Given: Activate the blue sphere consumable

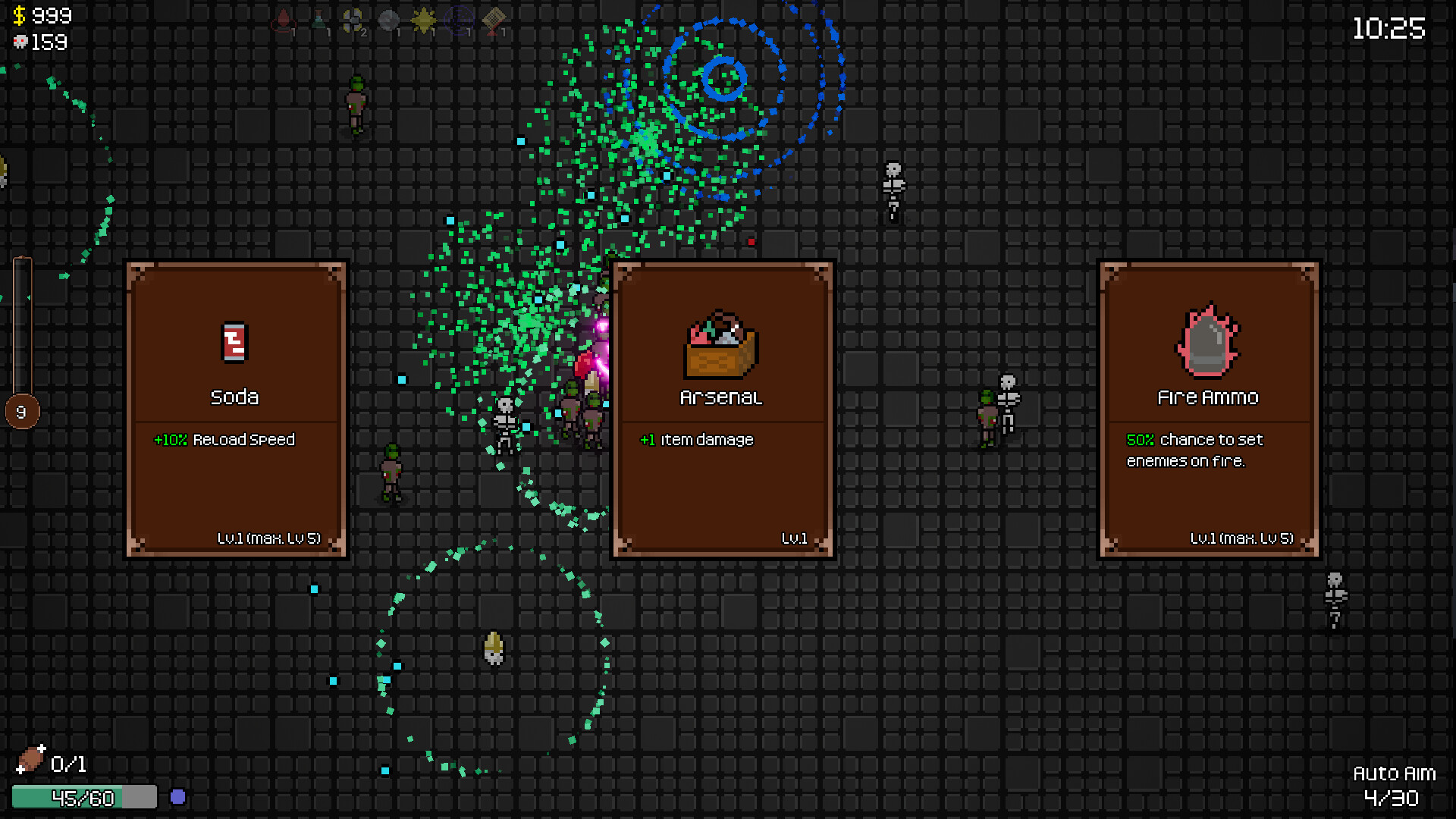Looking at the screenshot, I should pos(458,20).
